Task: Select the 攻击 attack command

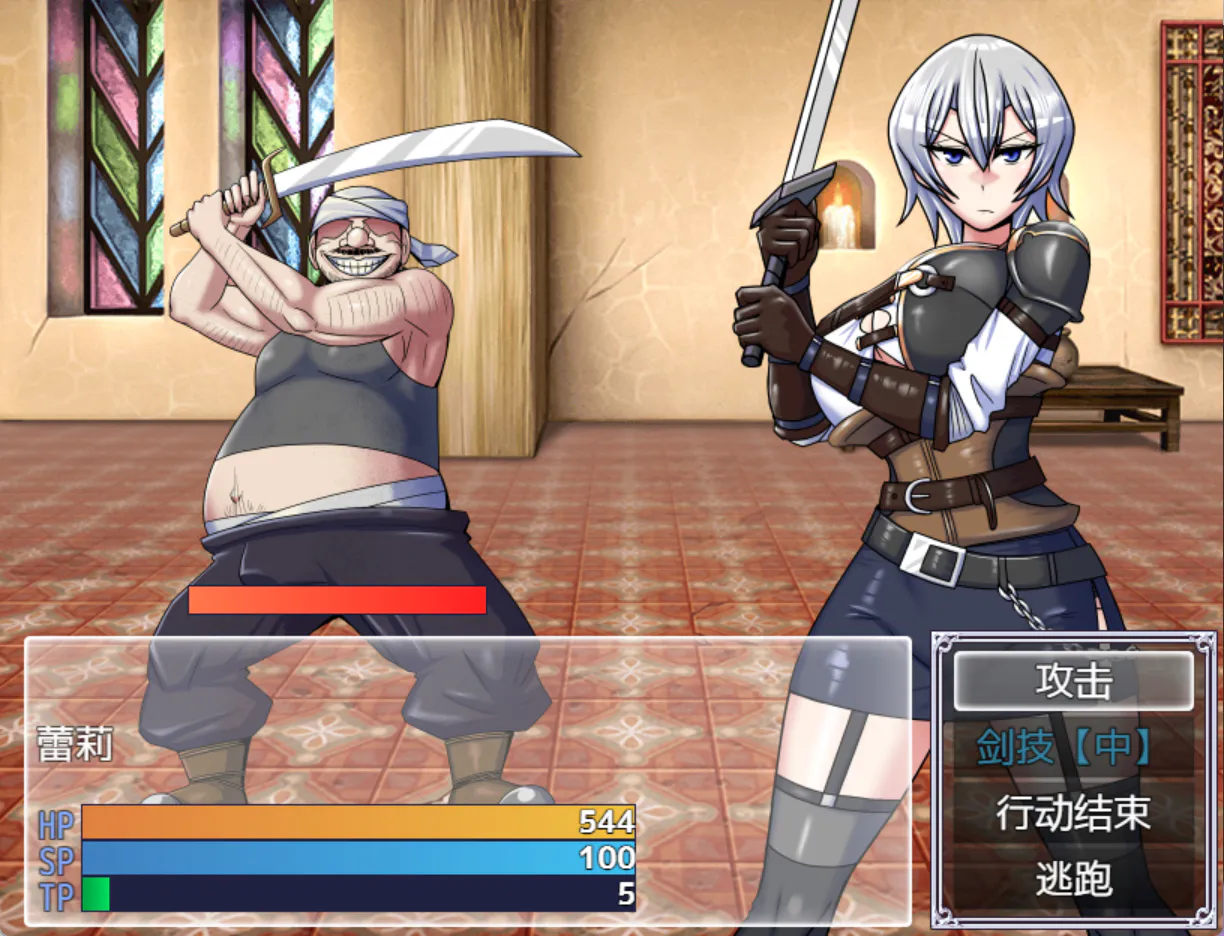Action: [1073, 682]
